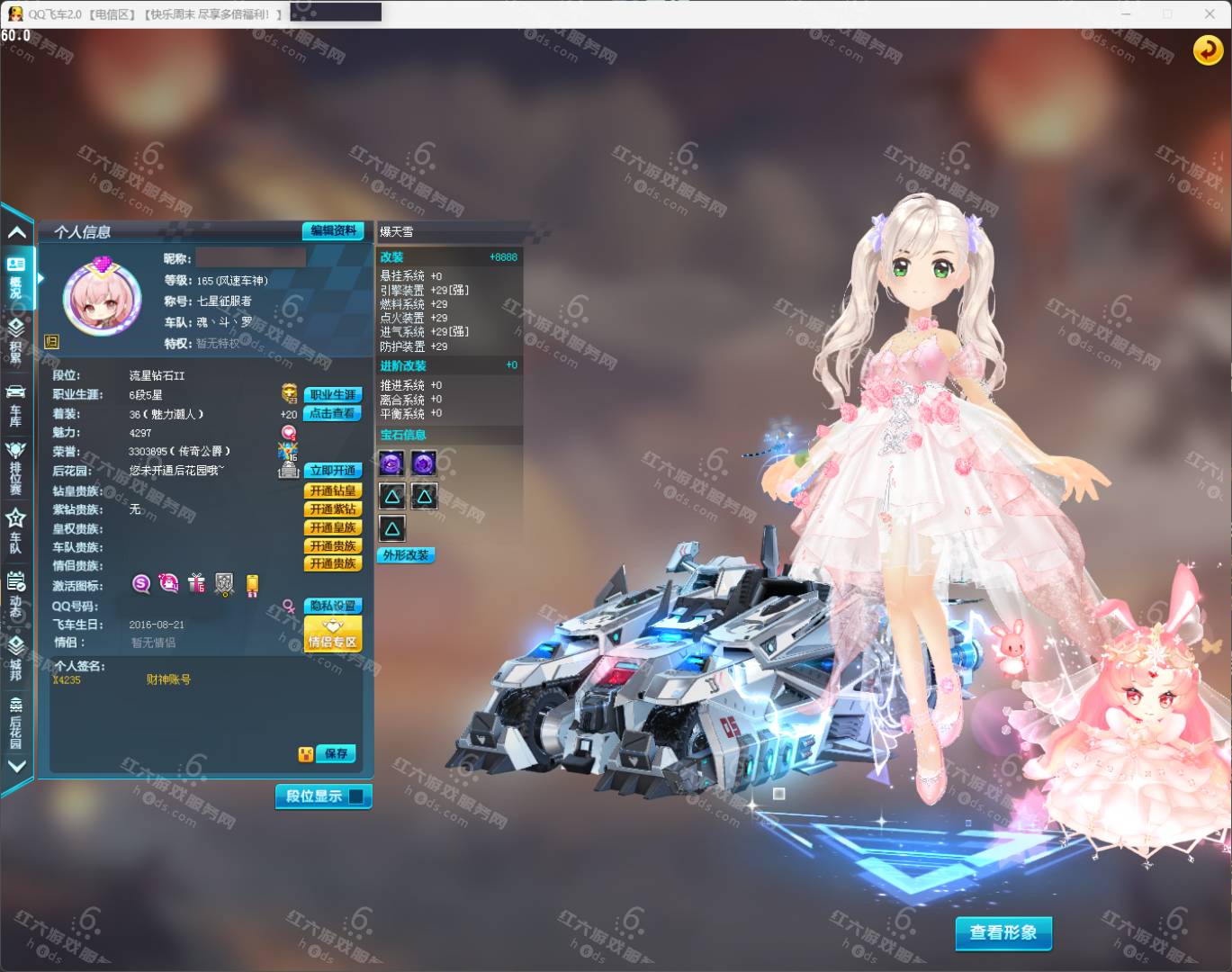This screenshot has height=972, width=1232.
Task: Open the 编辑资料 profile editor
Action: (x=334, y=231)
